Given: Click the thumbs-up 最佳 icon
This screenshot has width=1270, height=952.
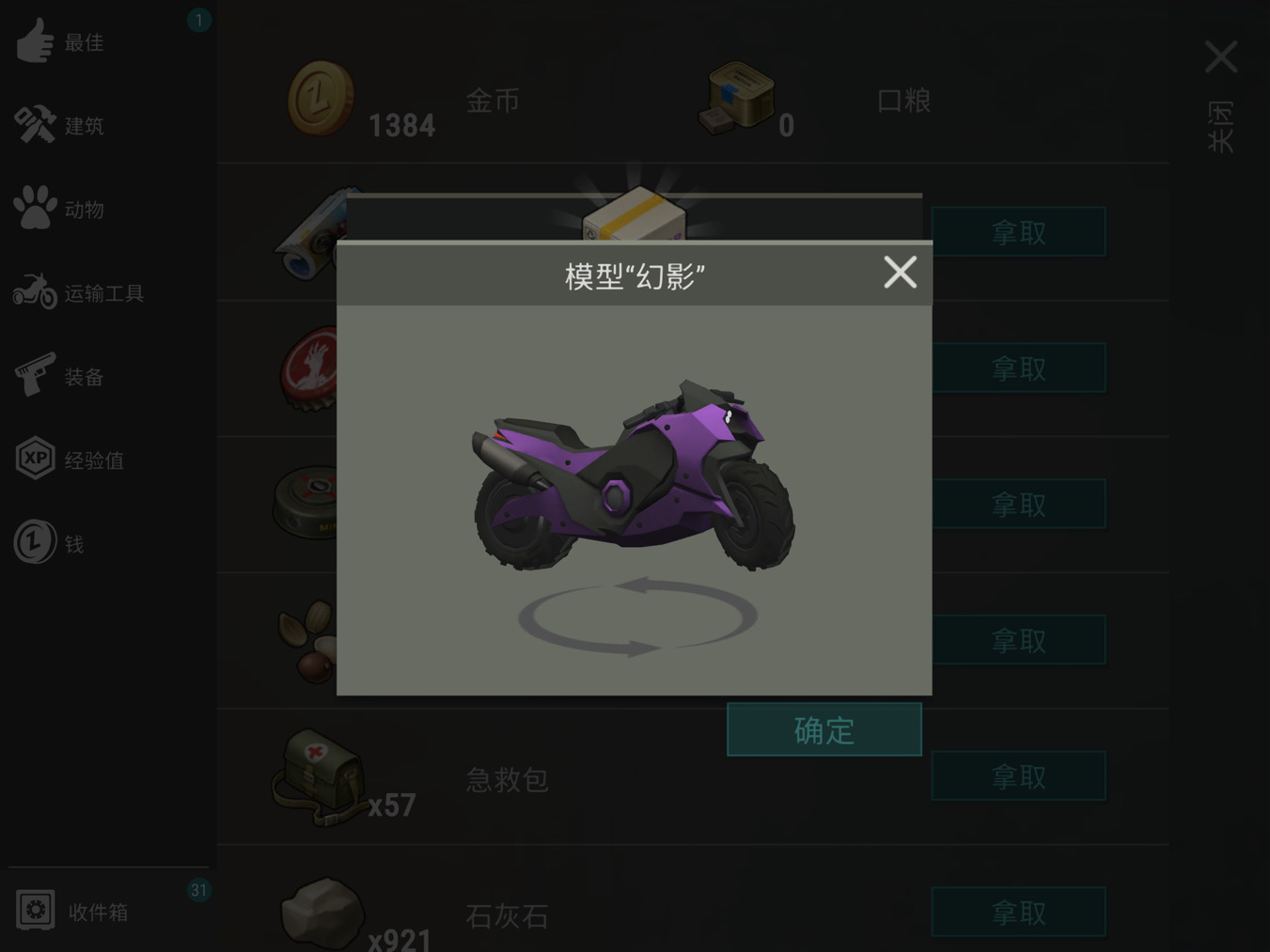Looking at the screenshot, I should point(35,41).
